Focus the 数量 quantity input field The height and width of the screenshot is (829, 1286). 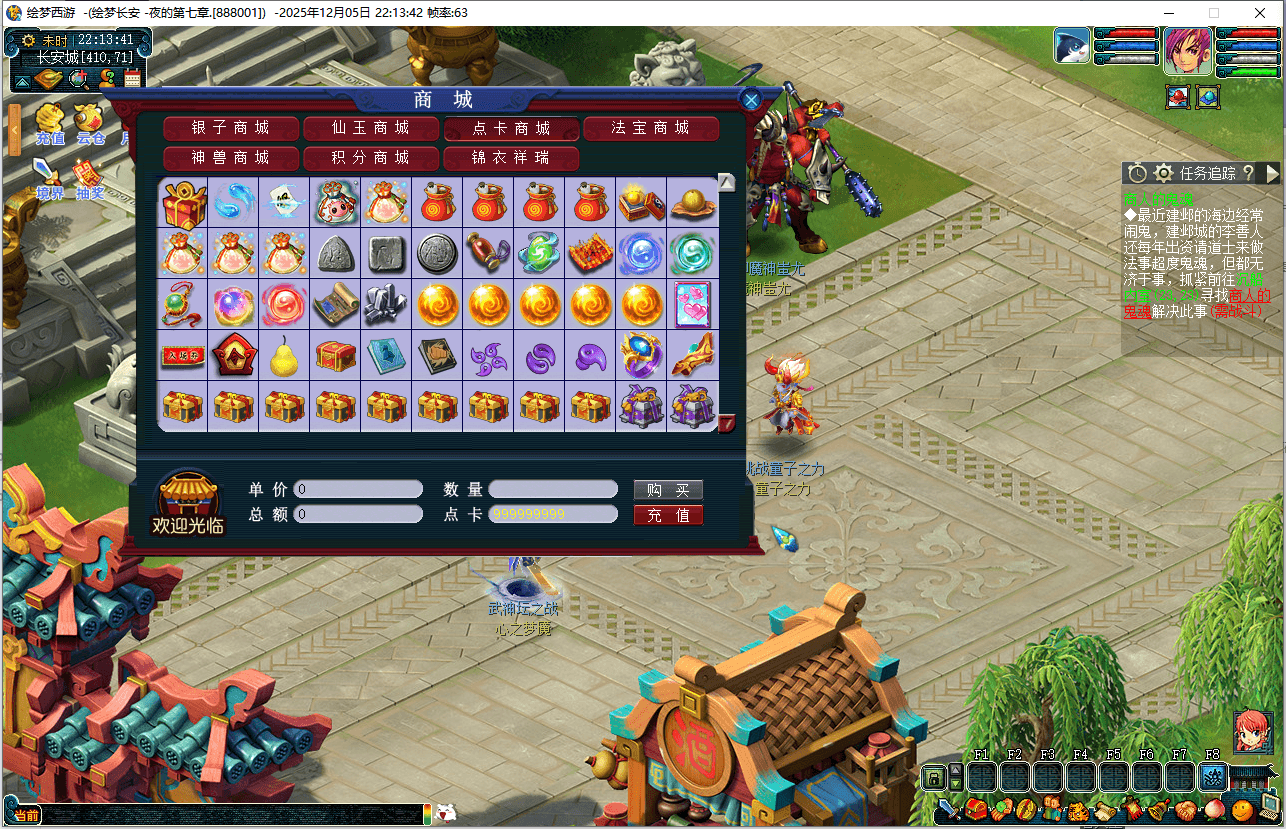(x=553, y=490)
